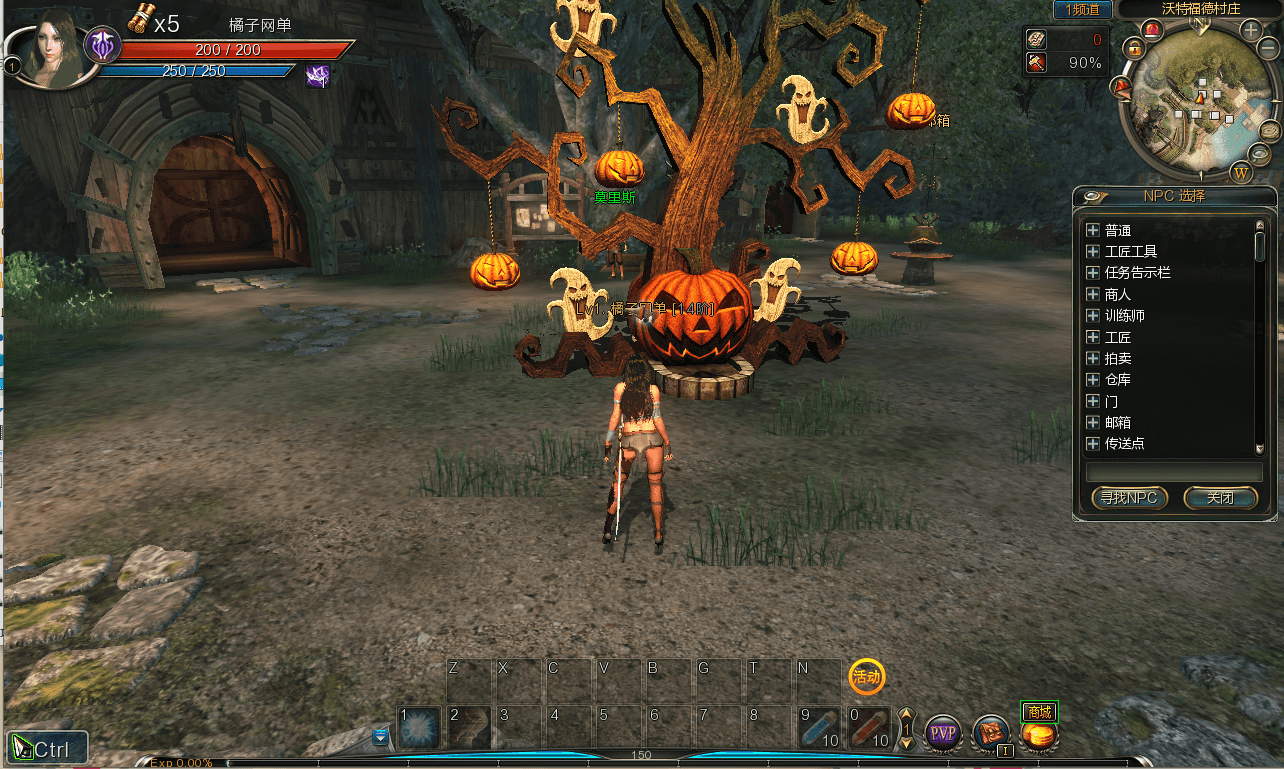Open the 活动 (Events) round button
1284x769 pixels.
pyautogui.click(x=866, y=677)
